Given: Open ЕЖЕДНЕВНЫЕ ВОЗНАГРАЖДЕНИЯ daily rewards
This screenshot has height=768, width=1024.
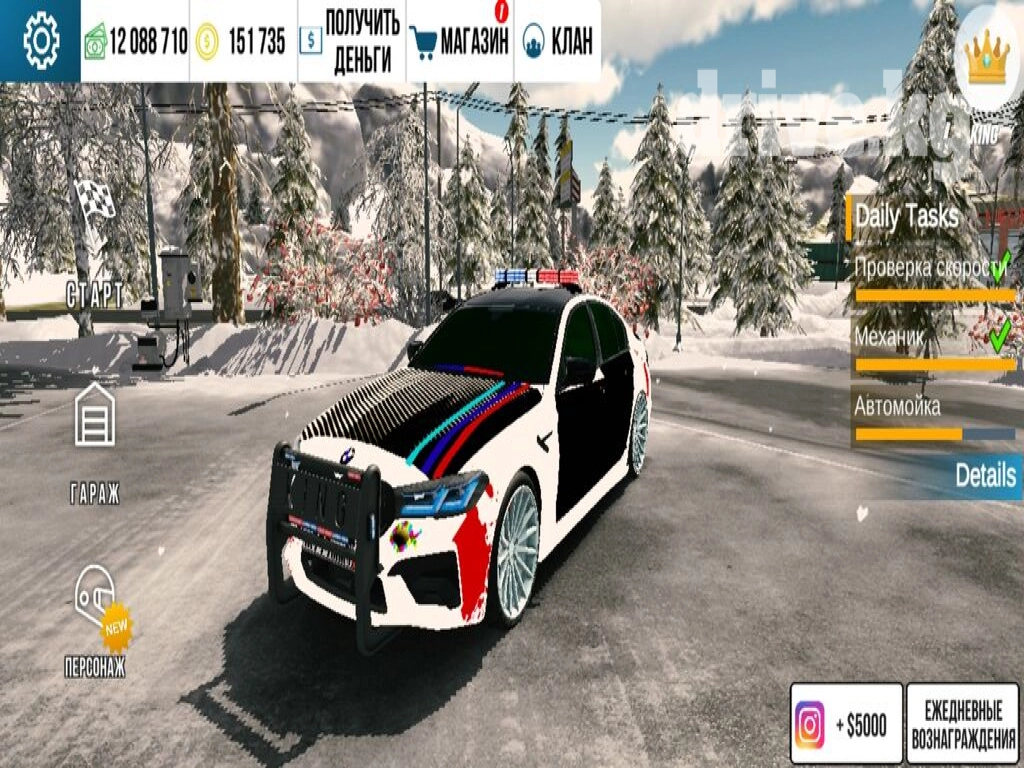Looking at the screenshot, I should 962,724.
